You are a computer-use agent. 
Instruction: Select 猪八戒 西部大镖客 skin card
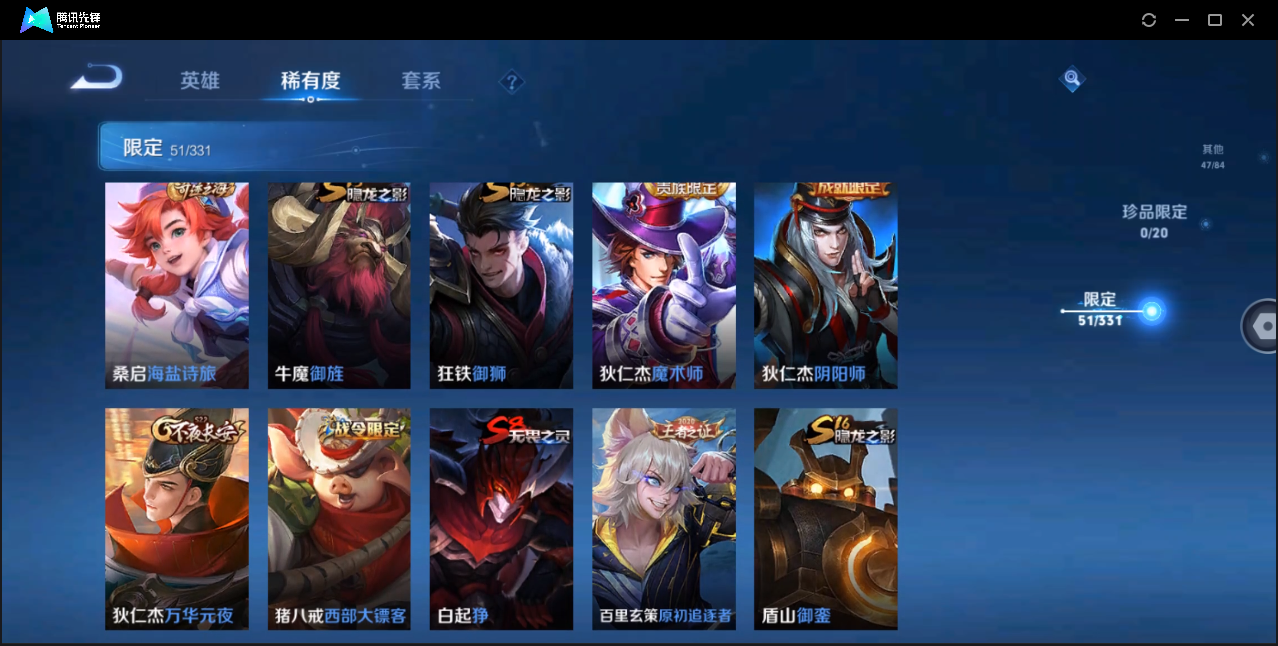[339, 518]
